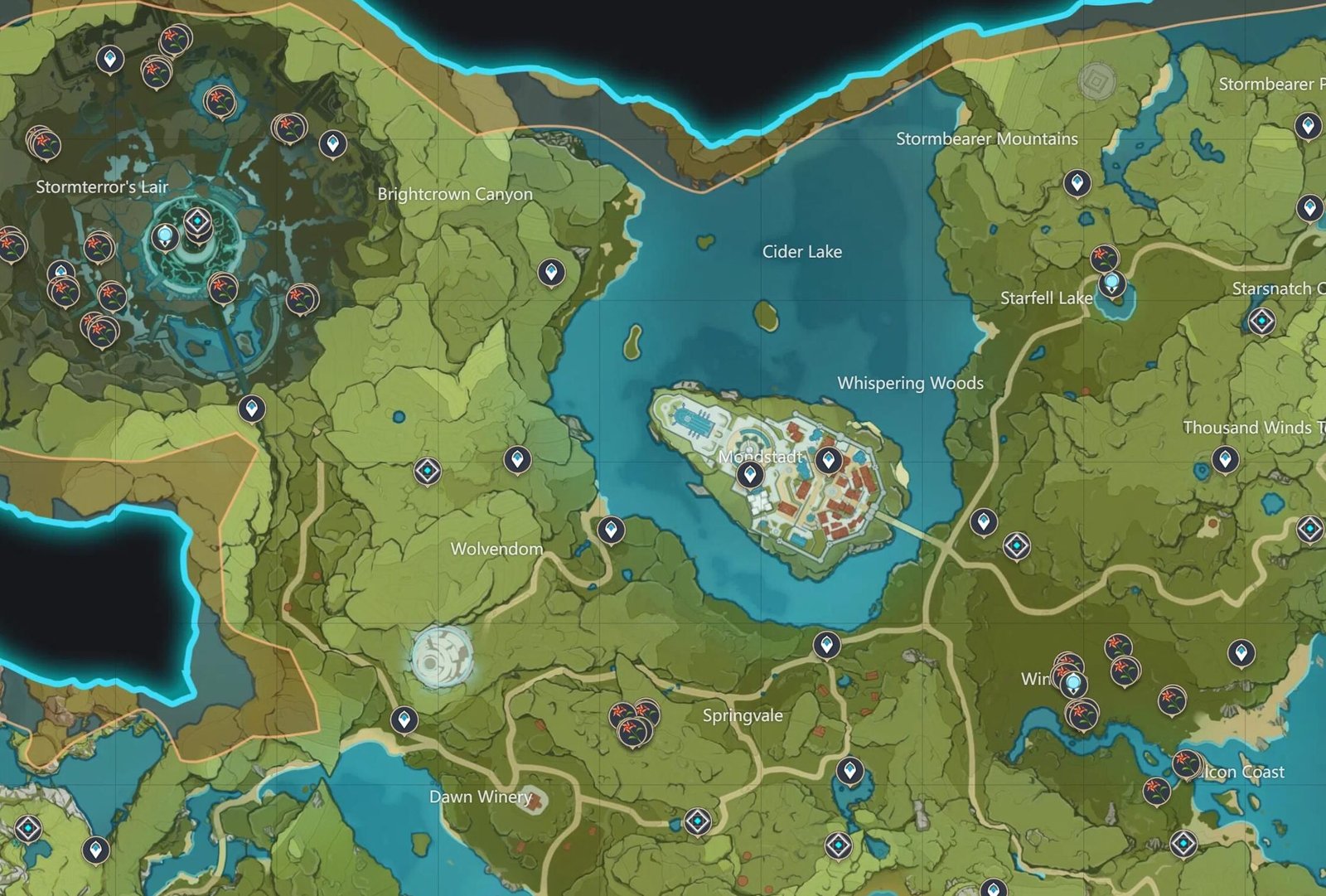Open the domain marker under Starsnatch Cliff label
This screenshot has width=1326, height=896.
(1261, 320)
